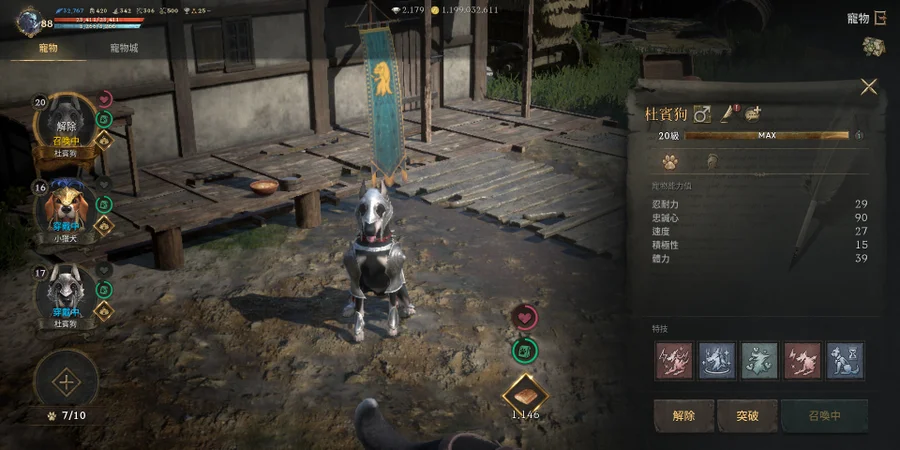Exit the 寵物 screen
The height and width of the screenshot is (450, 900).
879,18
